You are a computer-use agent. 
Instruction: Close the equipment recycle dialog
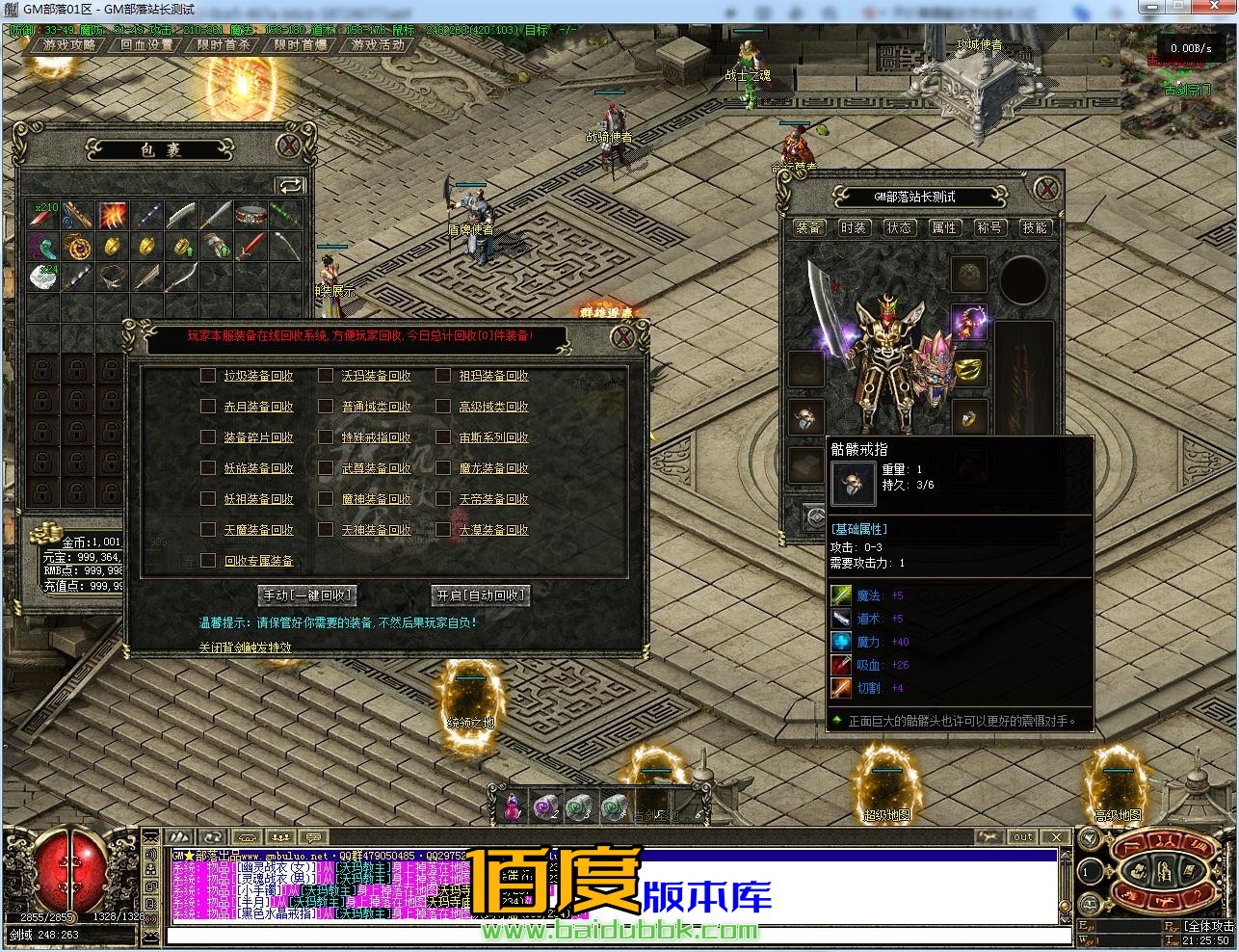tap(624, 337)
